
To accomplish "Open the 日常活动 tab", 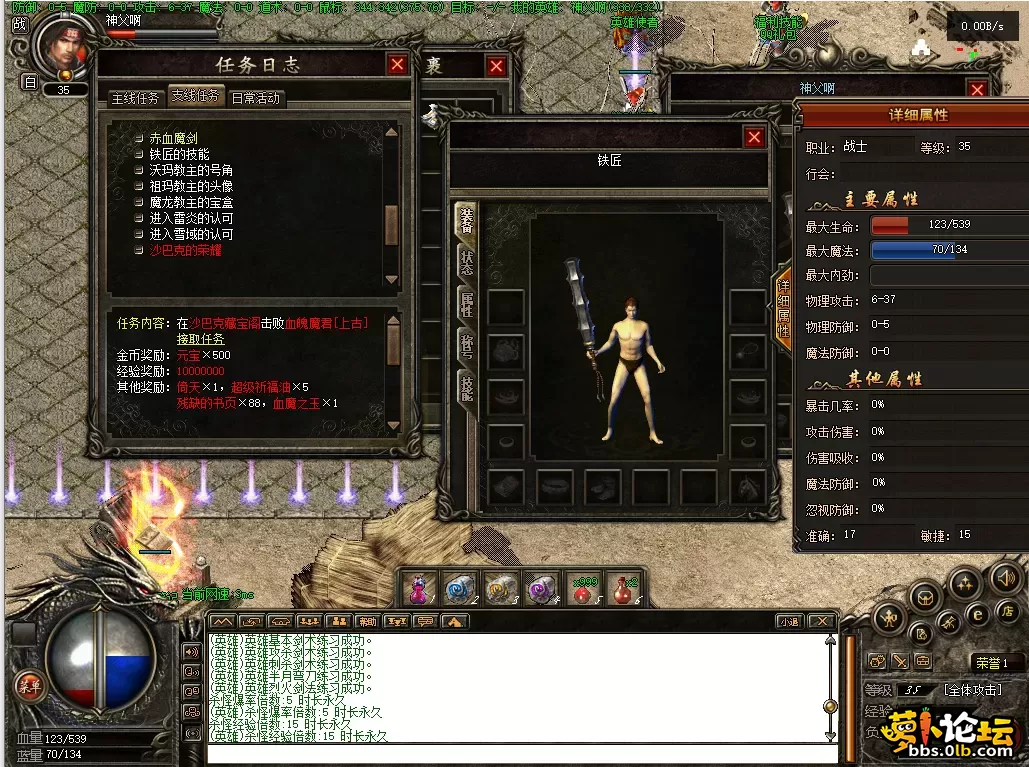I will [x=256, y=98].
